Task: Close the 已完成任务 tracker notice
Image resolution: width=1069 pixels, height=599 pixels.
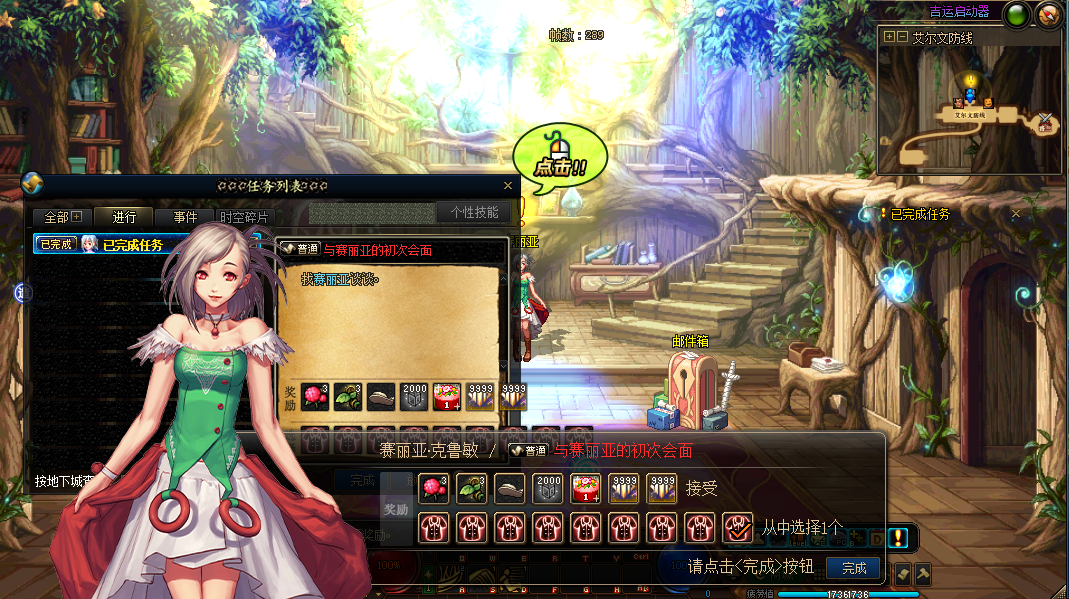Action: [1016, 214]
